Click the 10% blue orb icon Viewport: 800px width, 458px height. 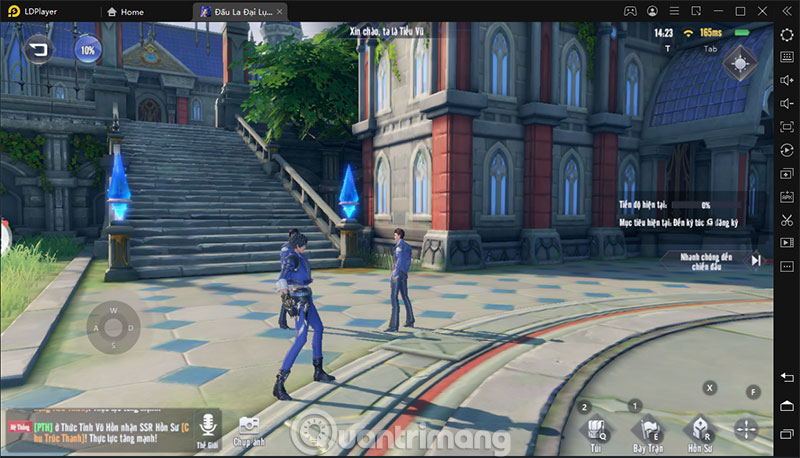(88, 49)
